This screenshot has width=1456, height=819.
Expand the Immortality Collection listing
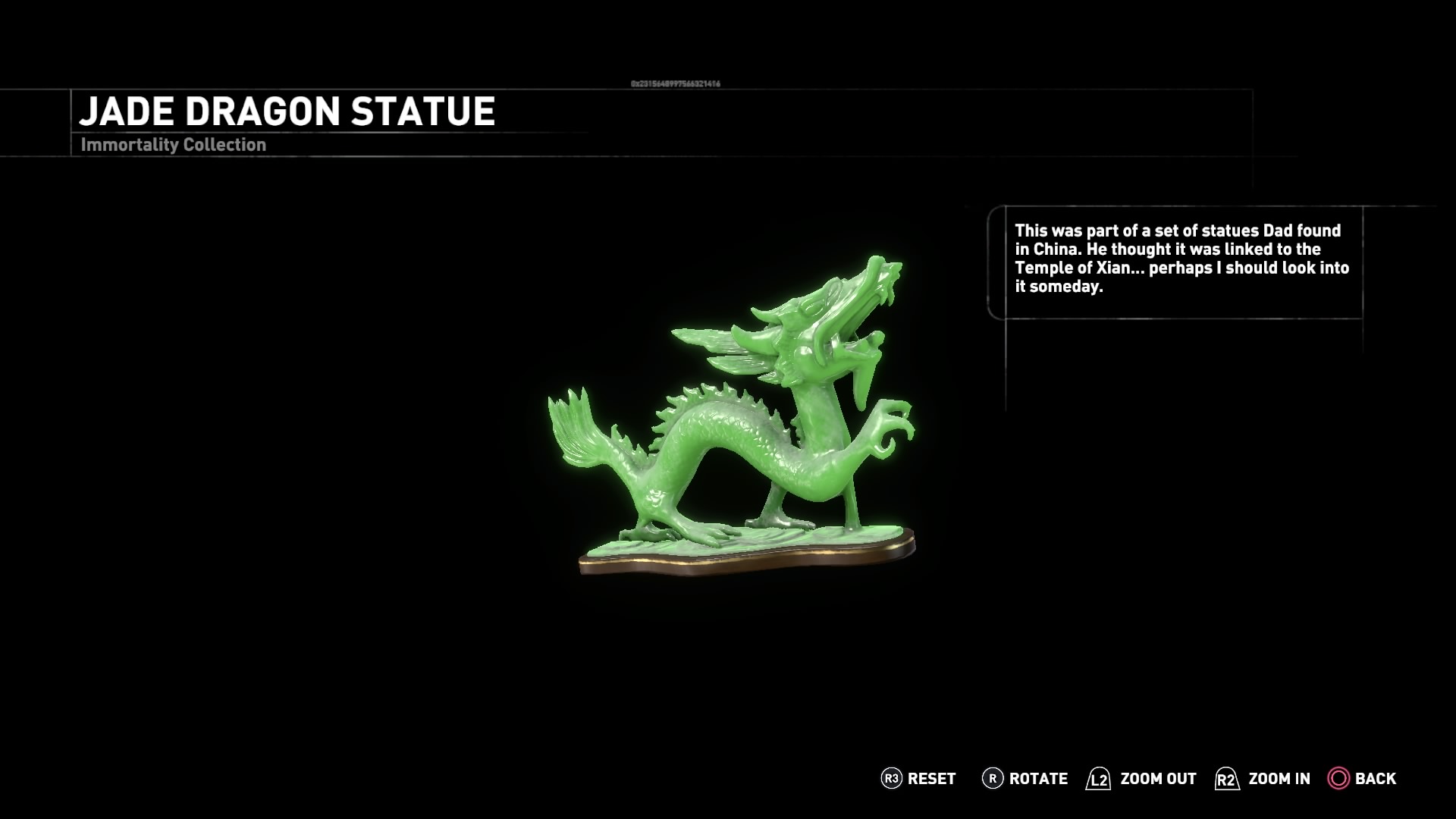(173, 144)
